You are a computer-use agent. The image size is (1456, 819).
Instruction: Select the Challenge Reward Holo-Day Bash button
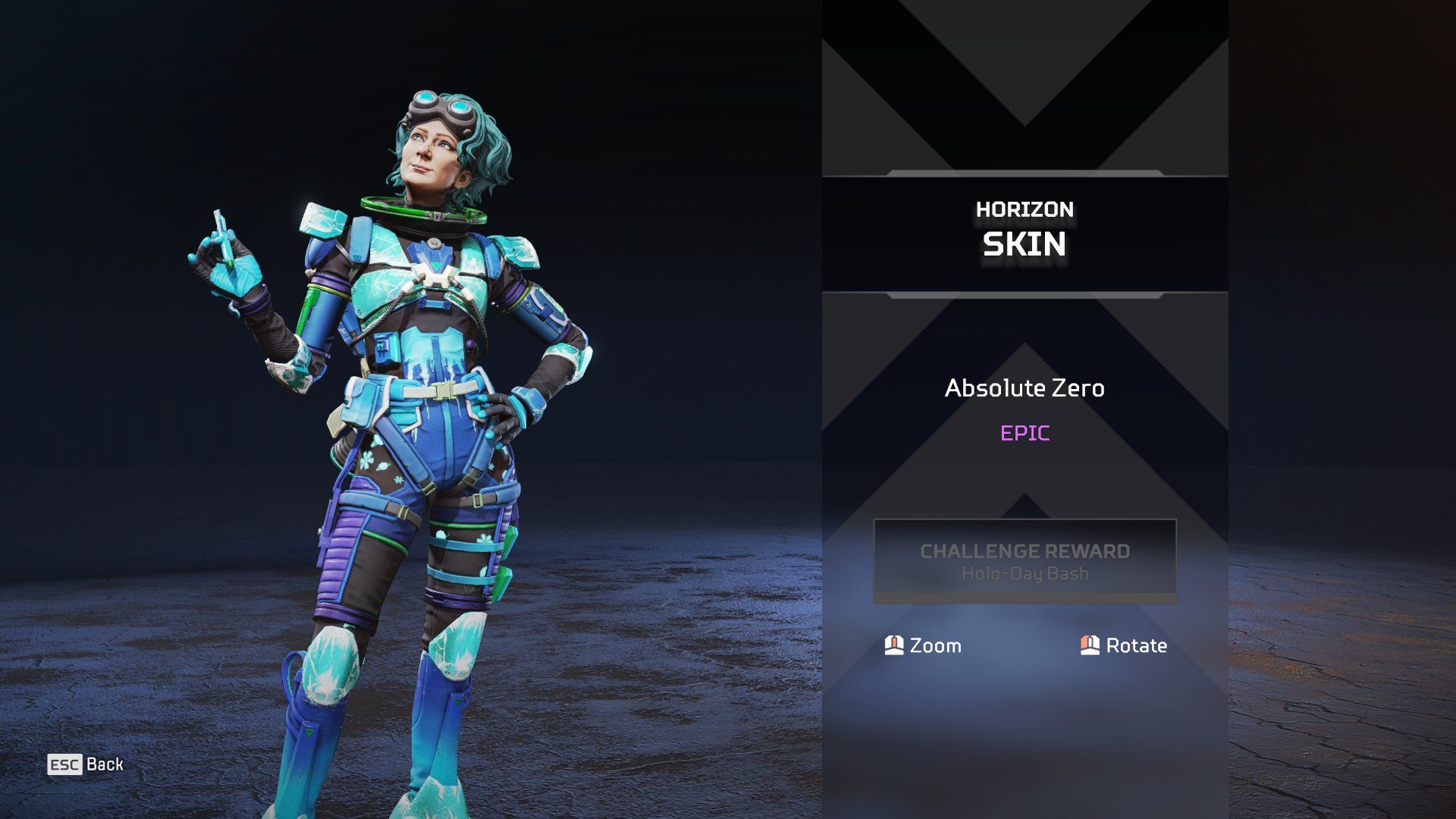tap(1025, 561)
